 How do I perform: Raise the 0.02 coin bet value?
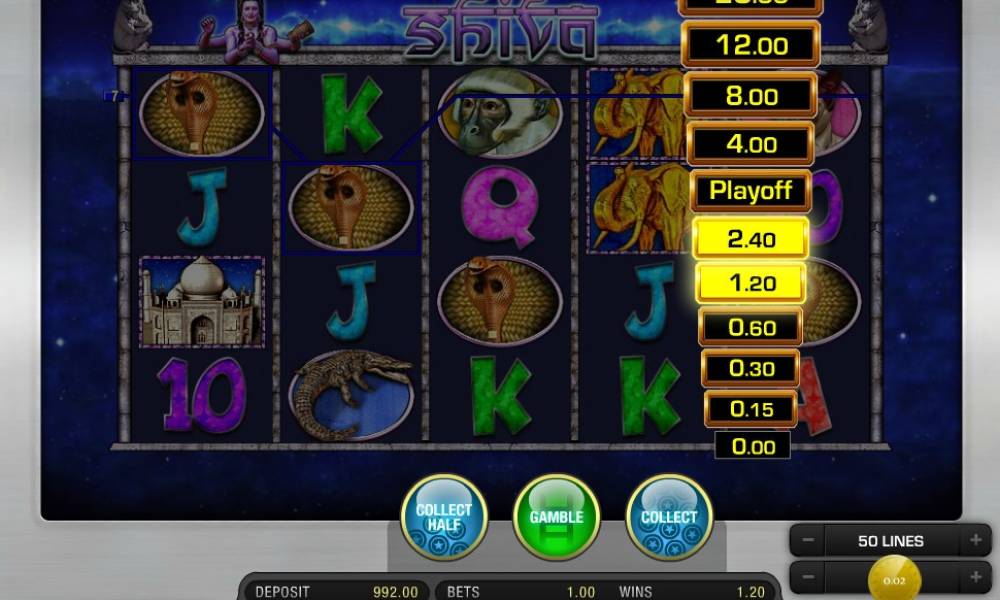coord(974,577)
